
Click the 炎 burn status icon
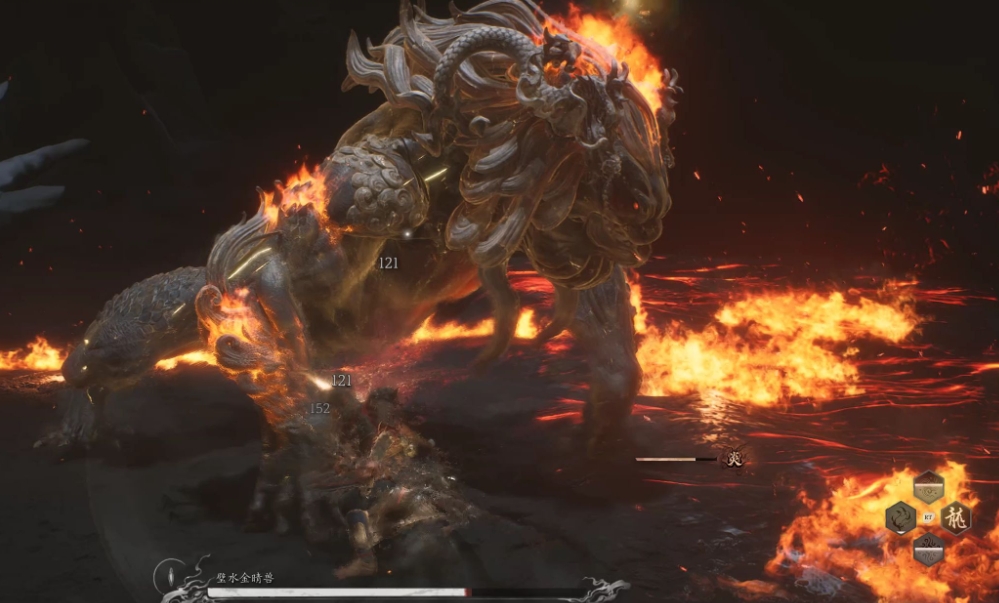(x=735, y=459)
